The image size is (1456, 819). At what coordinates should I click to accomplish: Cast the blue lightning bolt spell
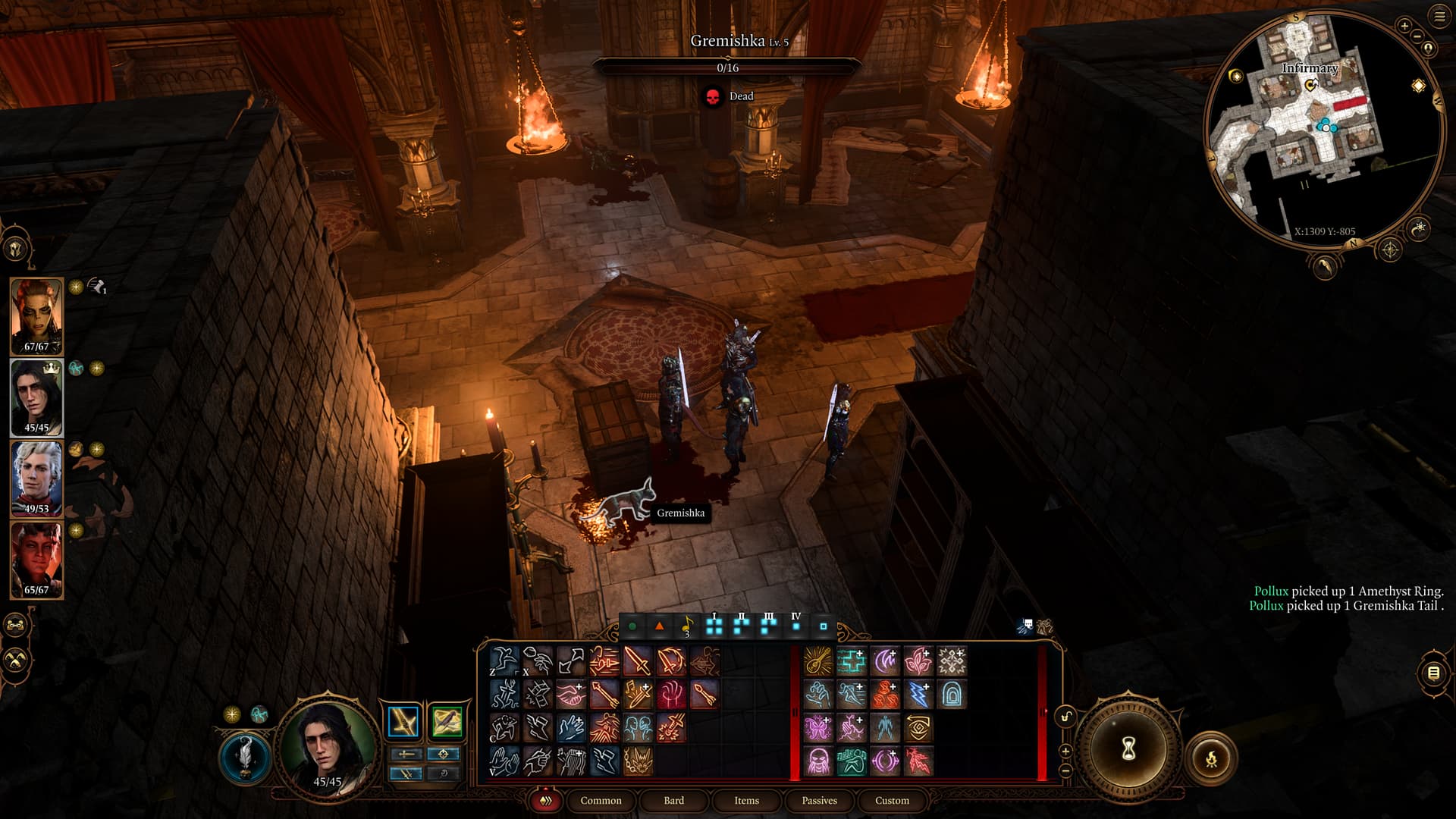tap(918, 695)
